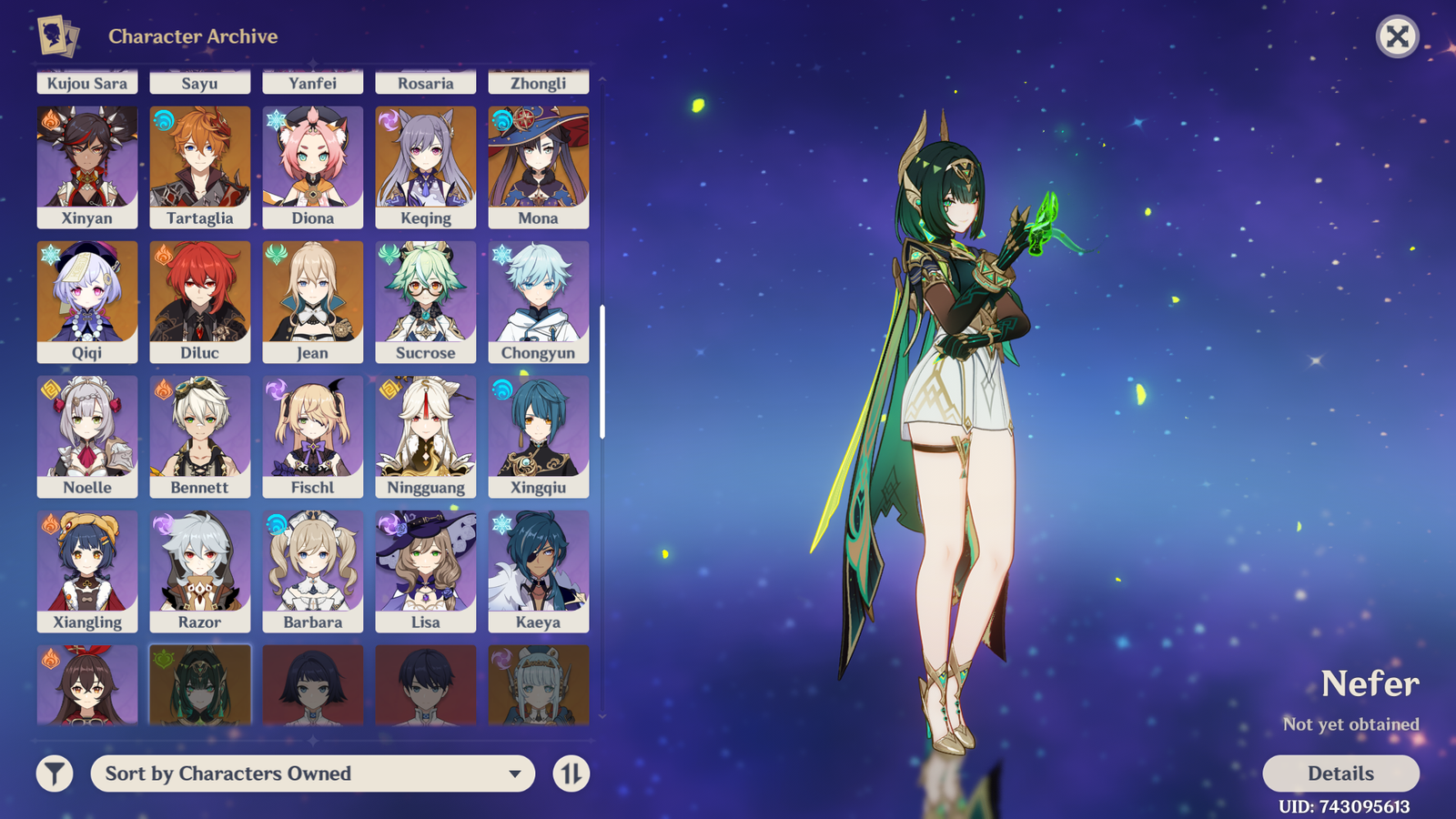Select Xinyan's character card
The height and width of the screenshot is (819, 1456).
point(87,167)
